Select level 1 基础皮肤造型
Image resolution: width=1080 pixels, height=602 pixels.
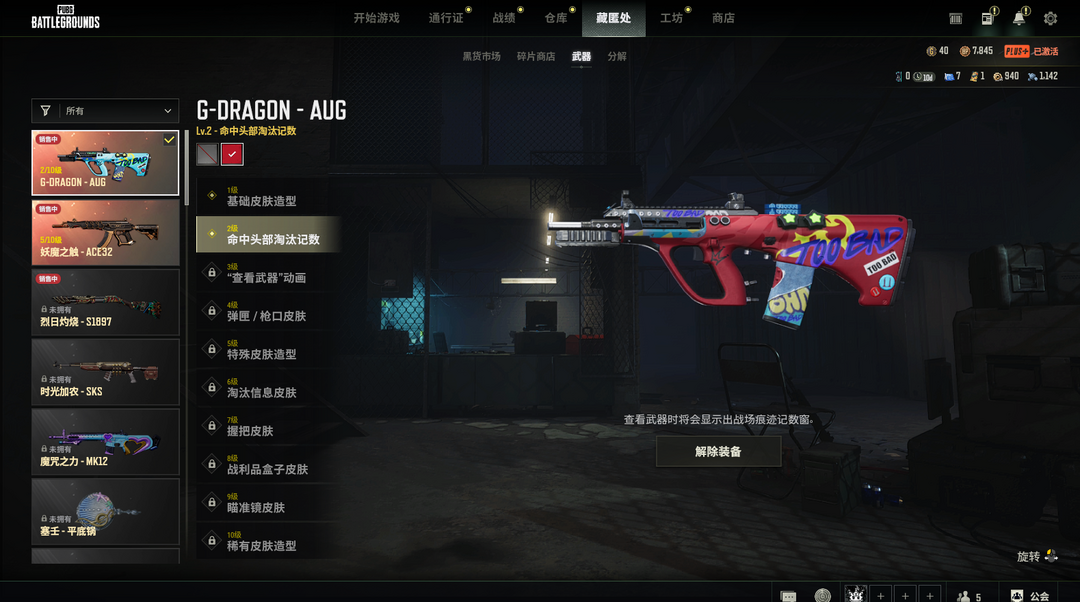[268, 197]
